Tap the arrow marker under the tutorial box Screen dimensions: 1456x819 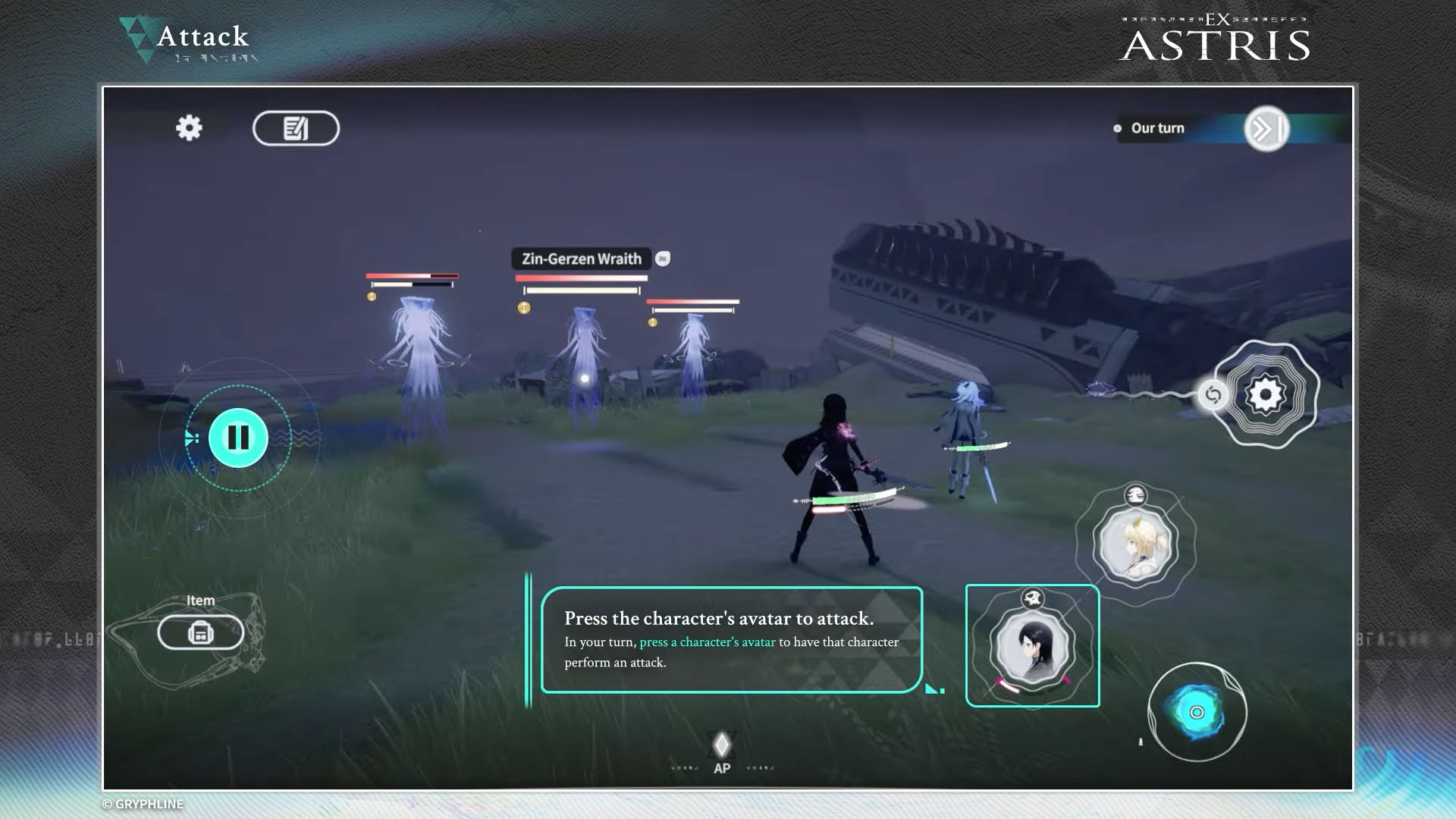[931, 688]
